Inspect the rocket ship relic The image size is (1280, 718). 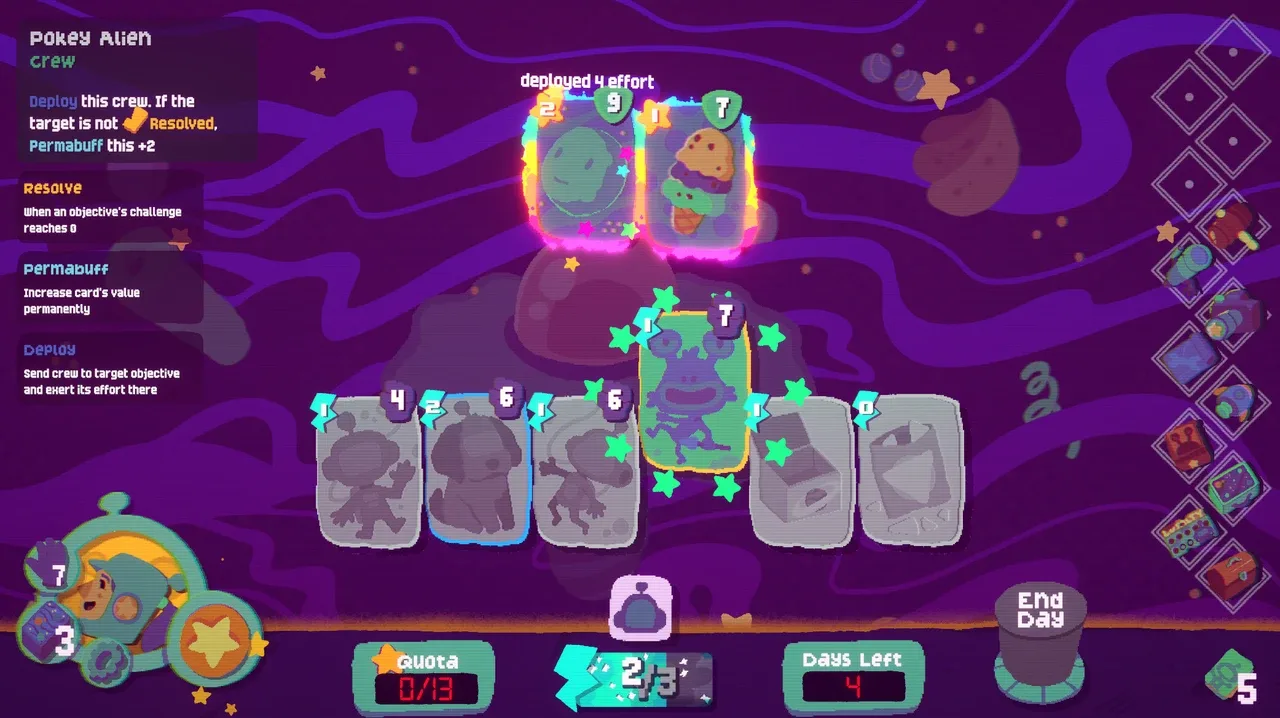[1233, 399]
